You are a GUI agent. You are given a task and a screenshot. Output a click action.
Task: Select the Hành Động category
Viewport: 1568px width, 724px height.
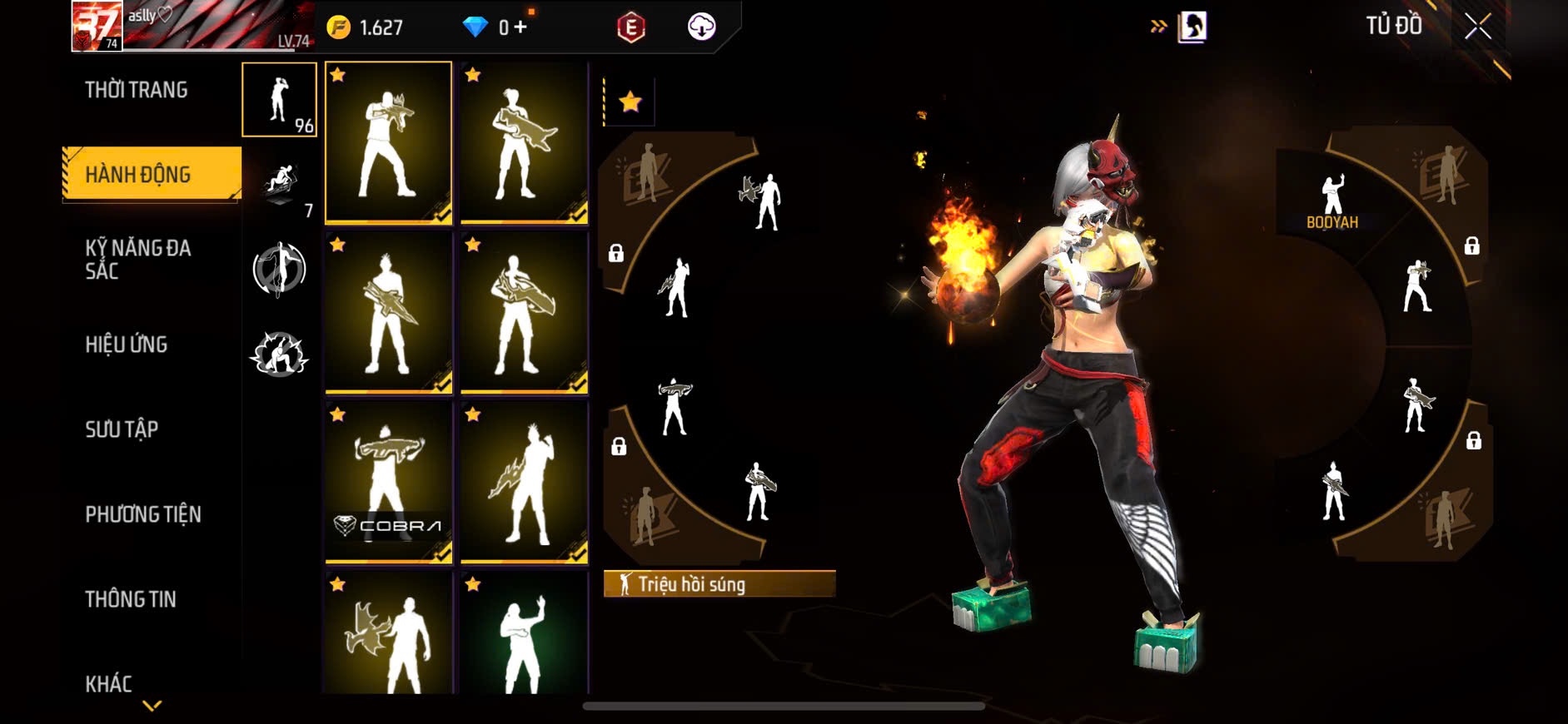point(138,175)
